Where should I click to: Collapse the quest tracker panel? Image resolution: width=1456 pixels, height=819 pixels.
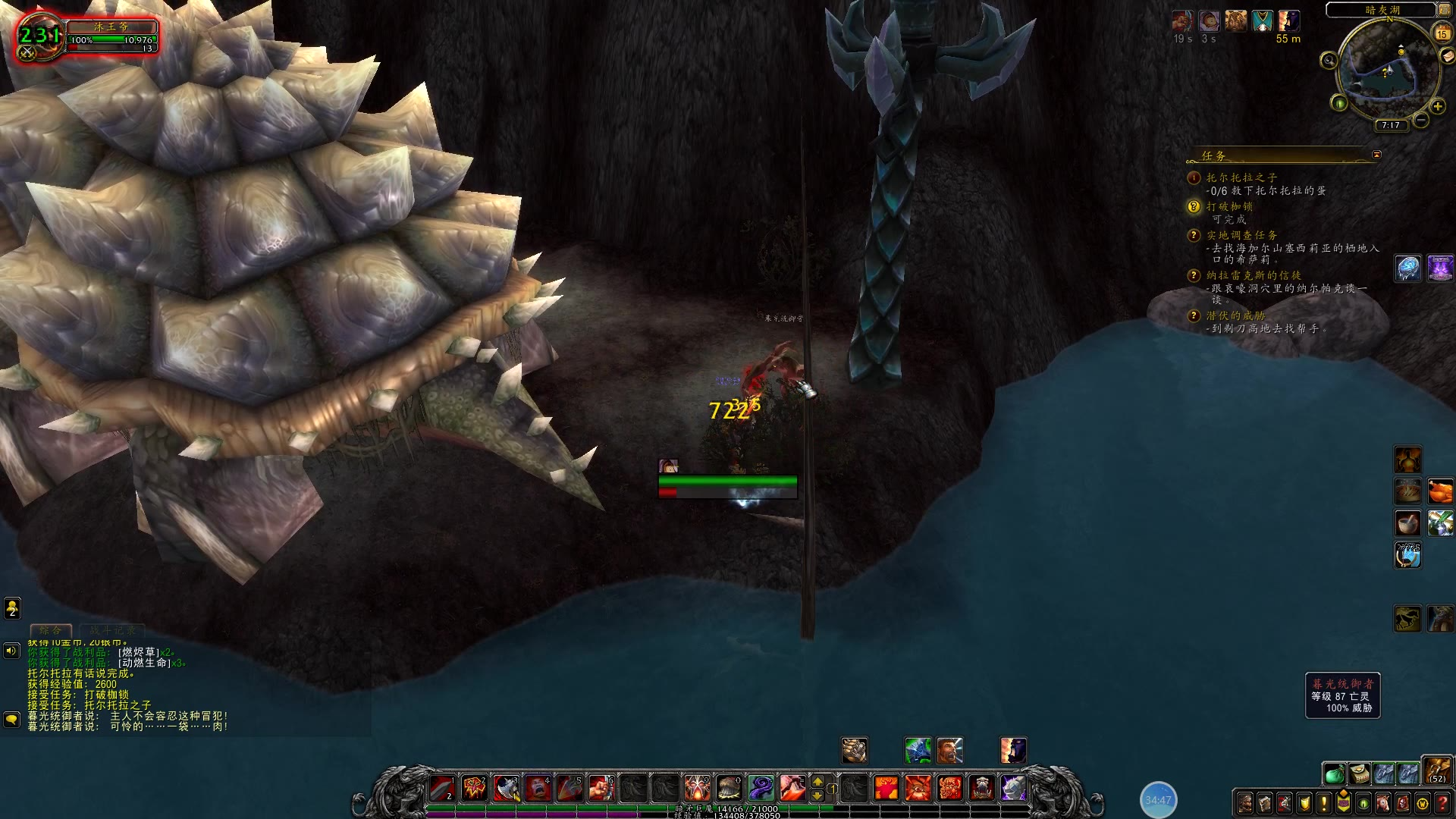[1376, 155]
